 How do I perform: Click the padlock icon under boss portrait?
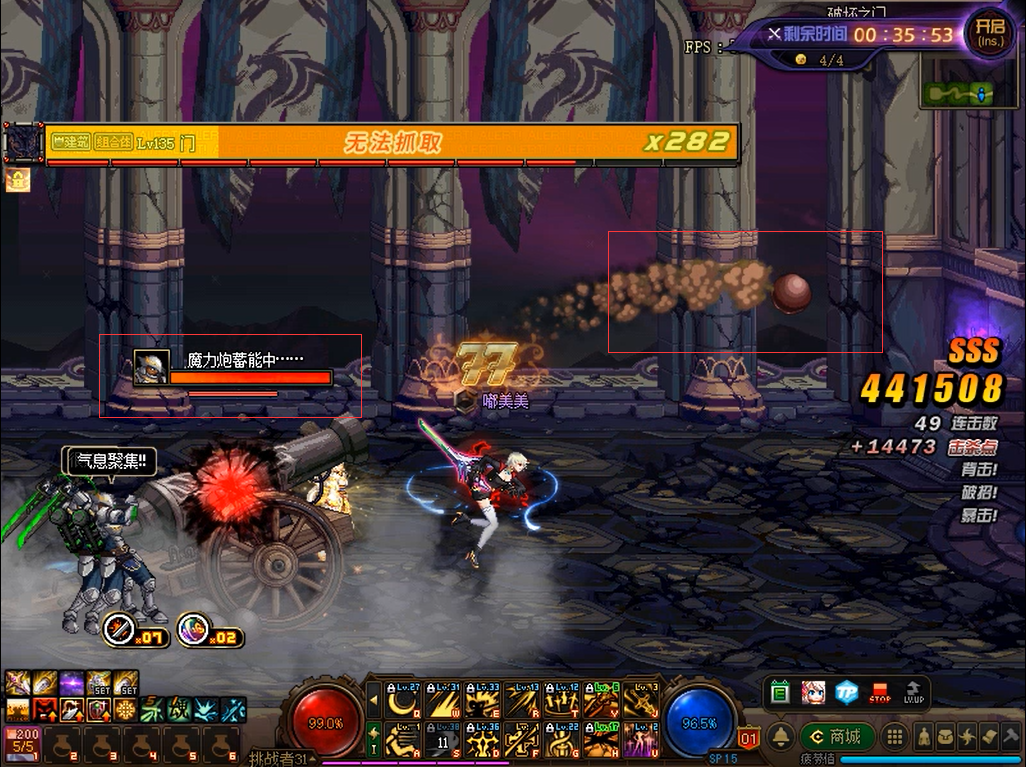pos(18,180)
